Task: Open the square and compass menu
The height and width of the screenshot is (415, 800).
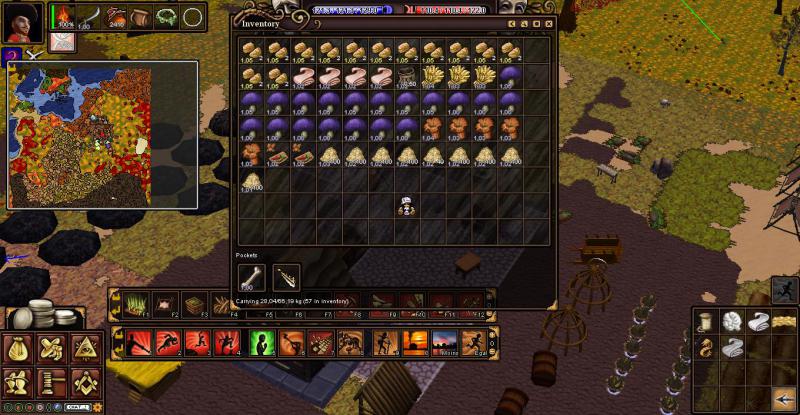Action: tap(84, 381)
